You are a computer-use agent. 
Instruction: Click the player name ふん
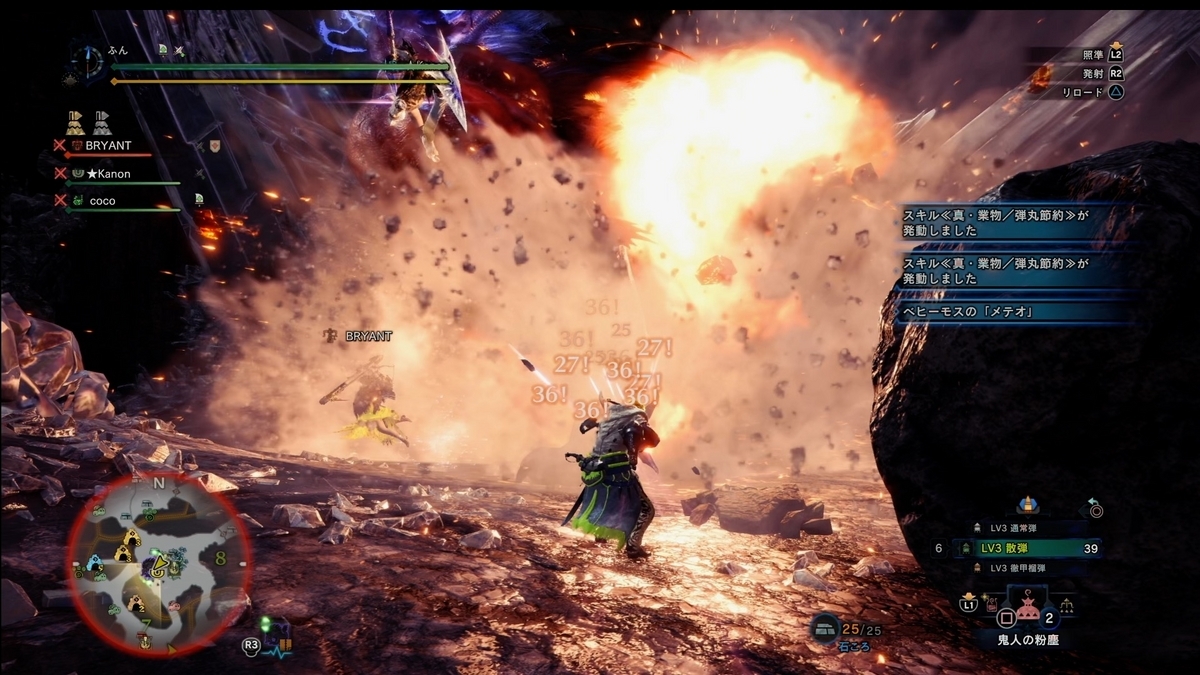117,49
